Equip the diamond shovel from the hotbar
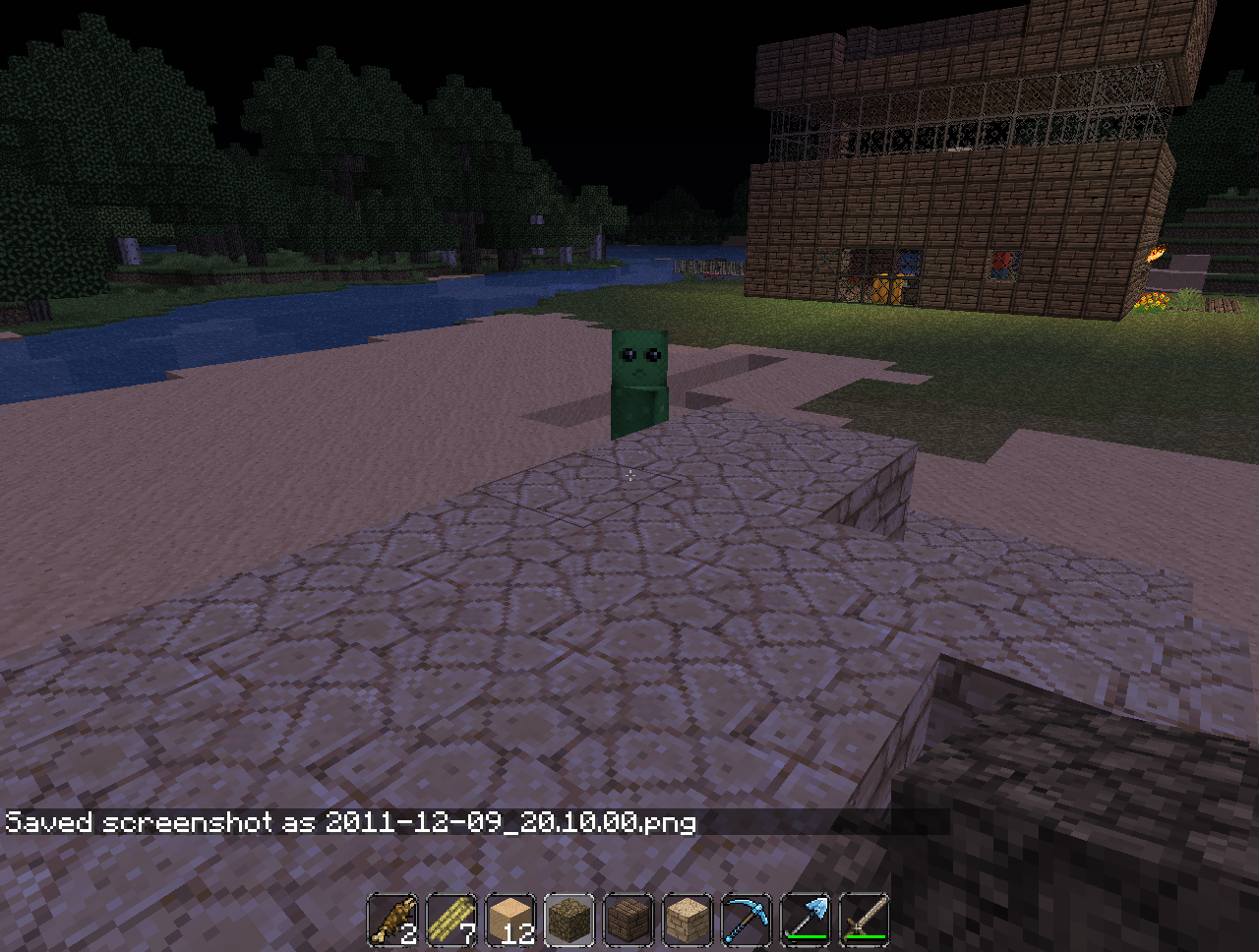 pyautogui.click(x=806, y=921)
